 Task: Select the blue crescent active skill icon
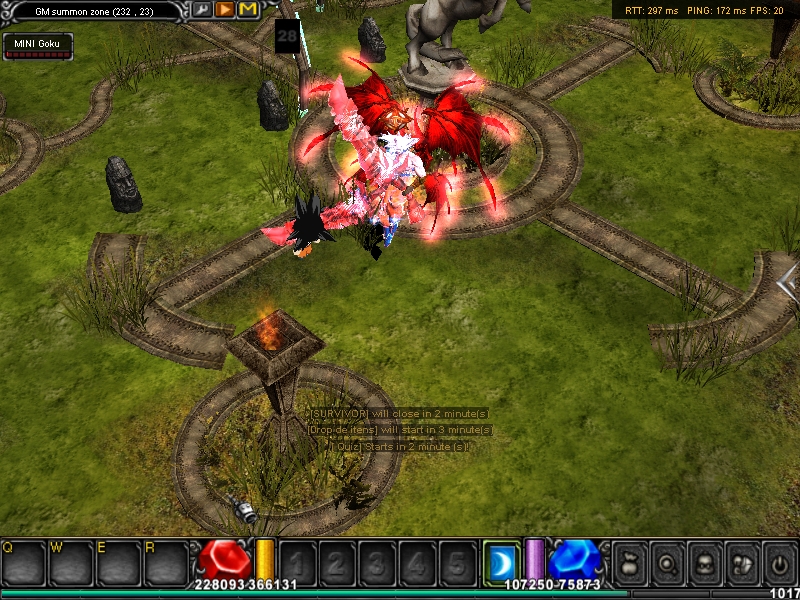pos(500,562)
